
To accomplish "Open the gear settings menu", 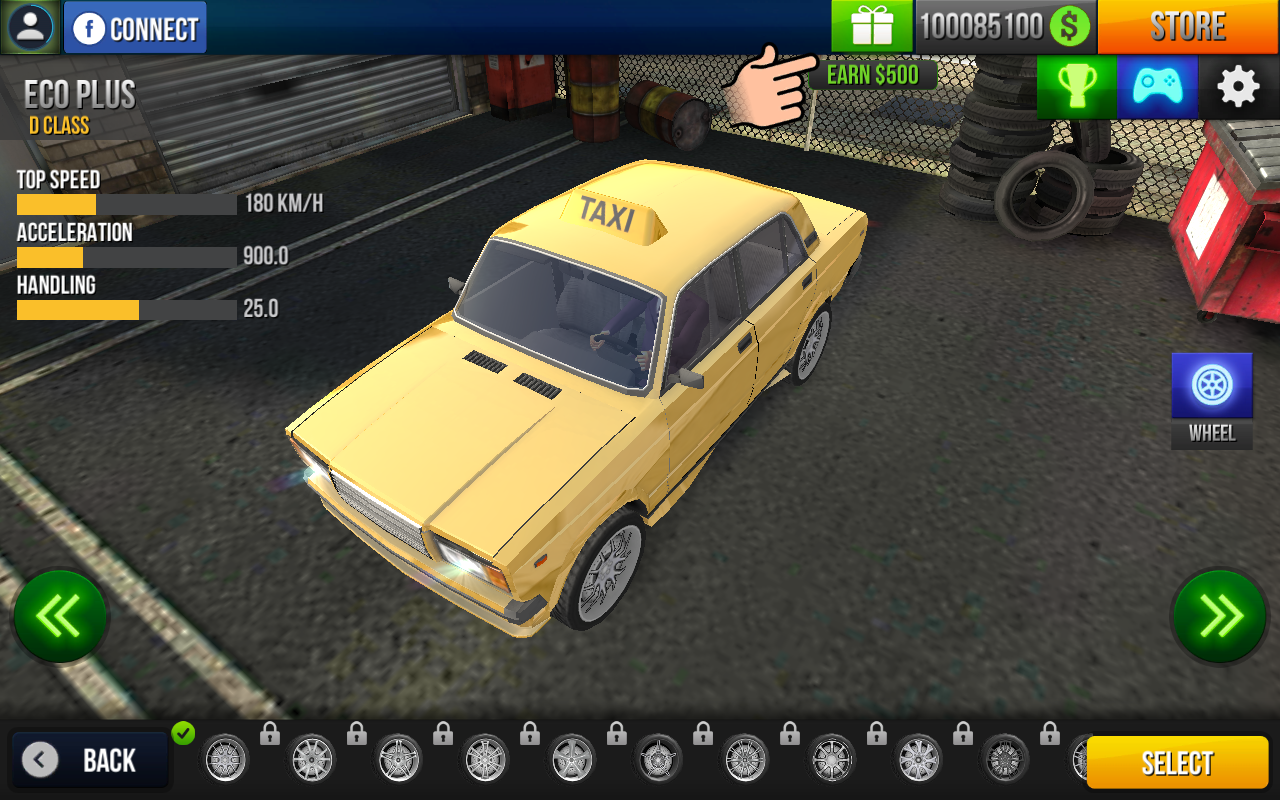I will pyautogui.click(x=1238, y=87).
